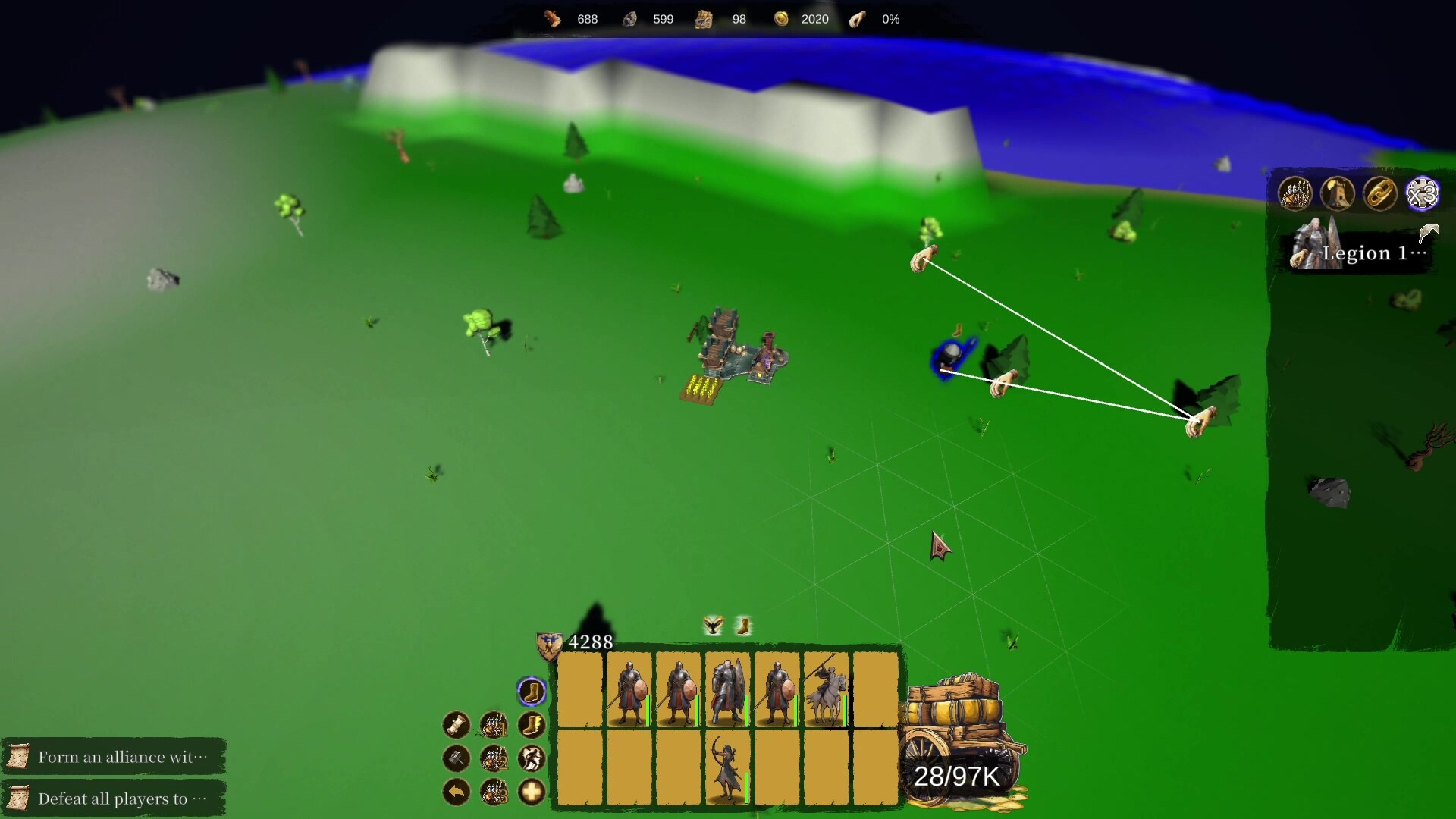Expand Legion 1 name via ellipsis dots
This screenshot has width=1456, height=819.
pyautogui.click(x=1418, y=253)
